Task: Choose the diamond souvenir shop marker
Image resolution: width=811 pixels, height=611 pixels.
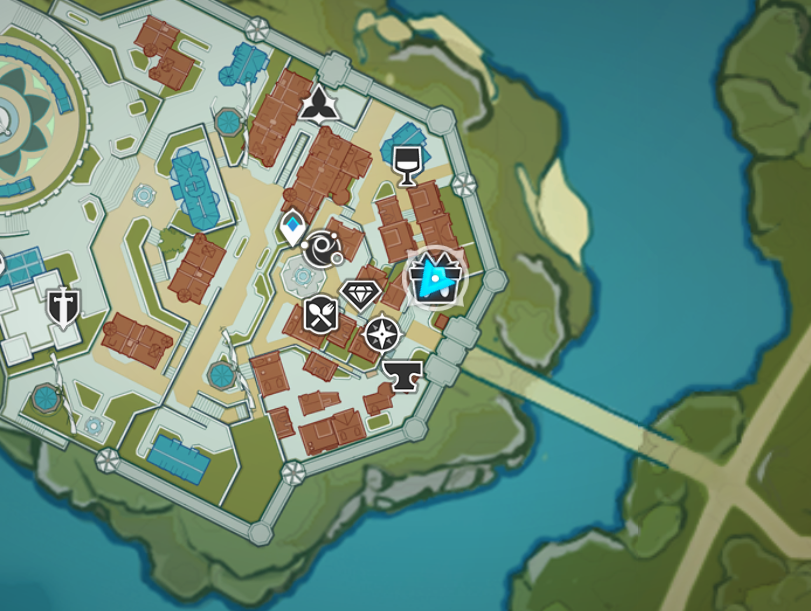Action: pyautogui.click(x=360, y=294)
